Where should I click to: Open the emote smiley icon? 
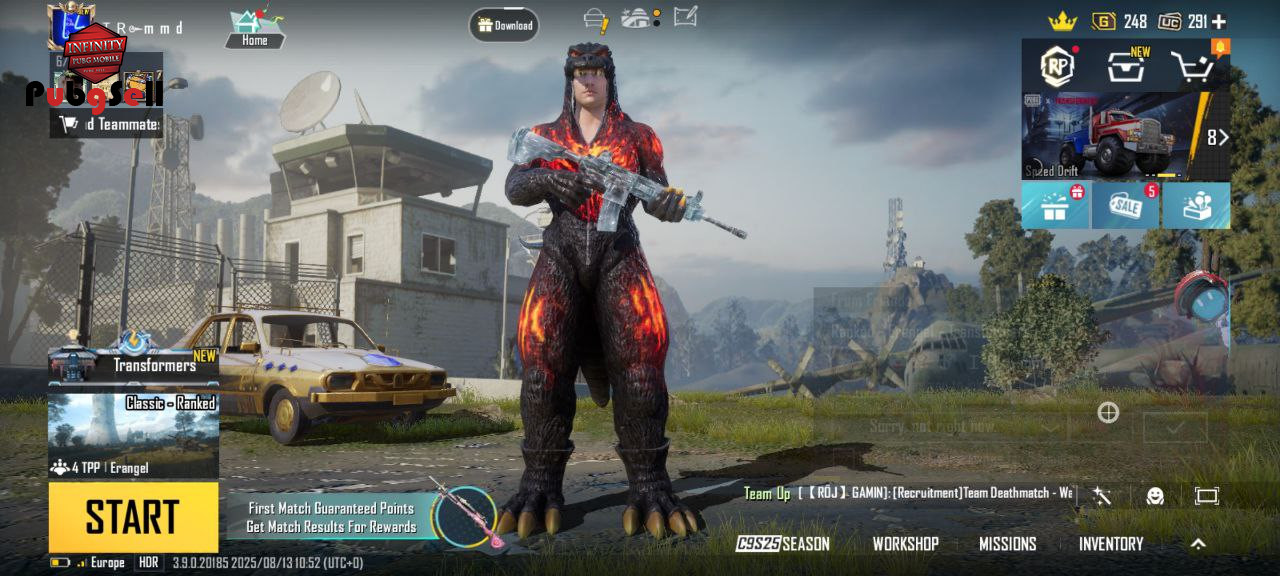(1155, 496)
